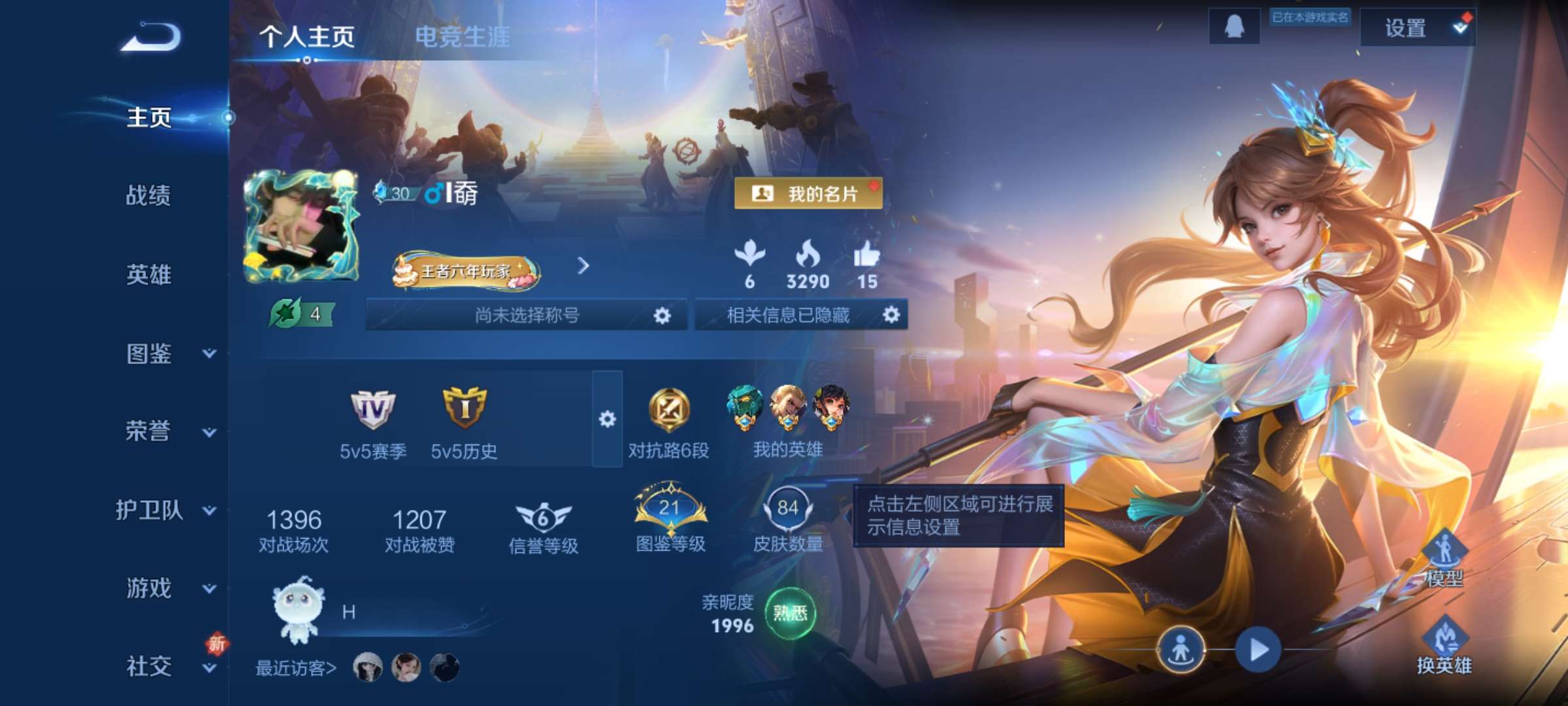
Task: Expand the 王者六年玩家 badge details
Action: [x=581, y=267]
